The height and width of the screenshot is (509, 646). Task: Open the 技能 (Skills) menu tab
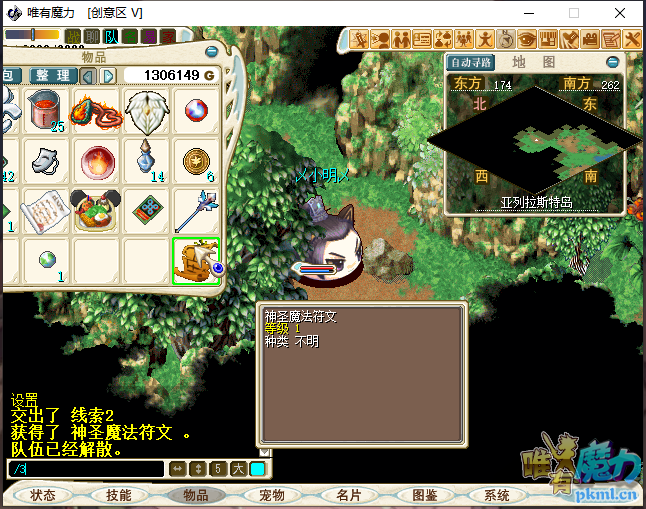119,495
